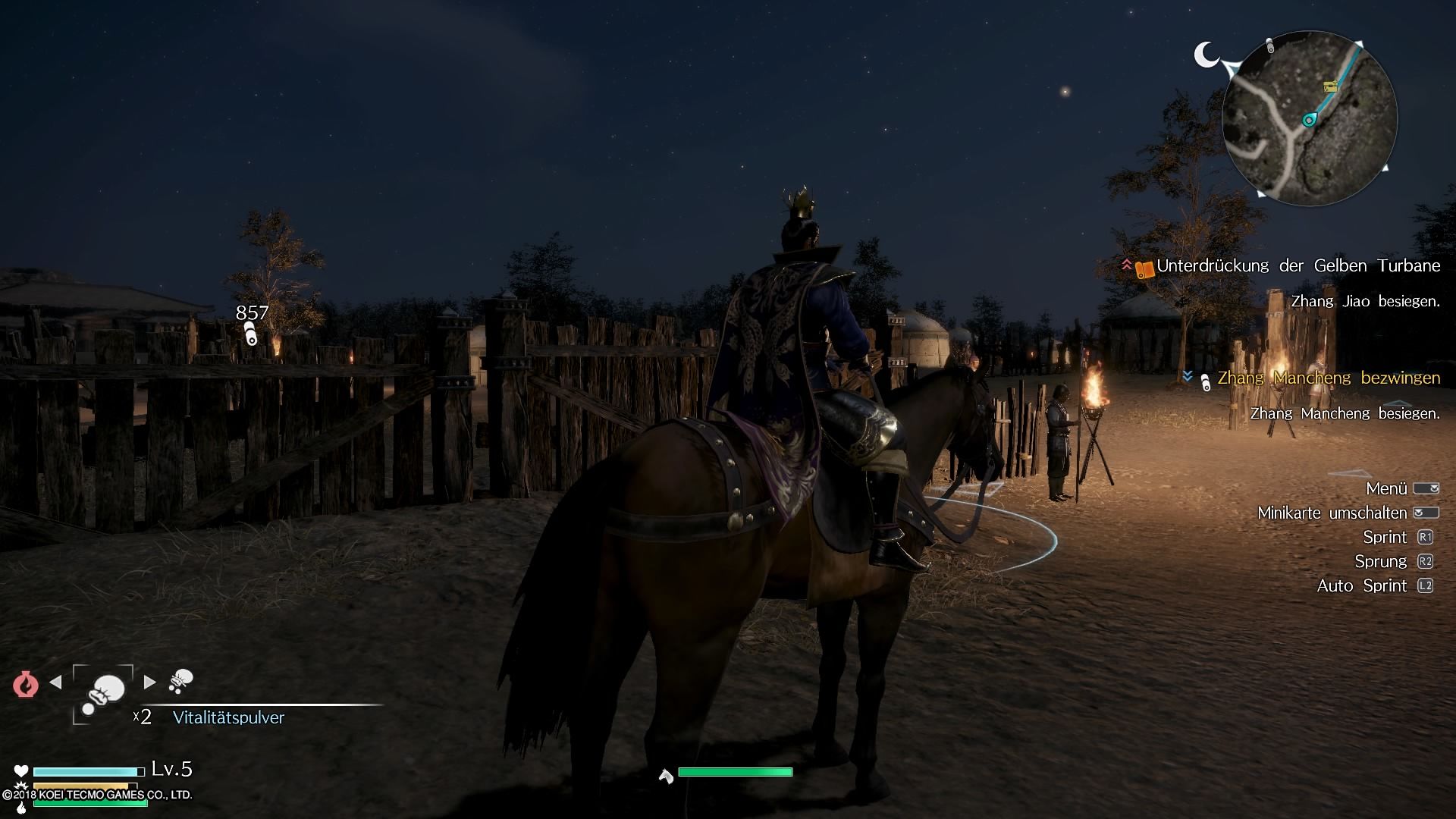The height and width of the screenshot is (819, 1456).
Task: Click the 857 distance waypoint marker
Action: click(251, 334)
